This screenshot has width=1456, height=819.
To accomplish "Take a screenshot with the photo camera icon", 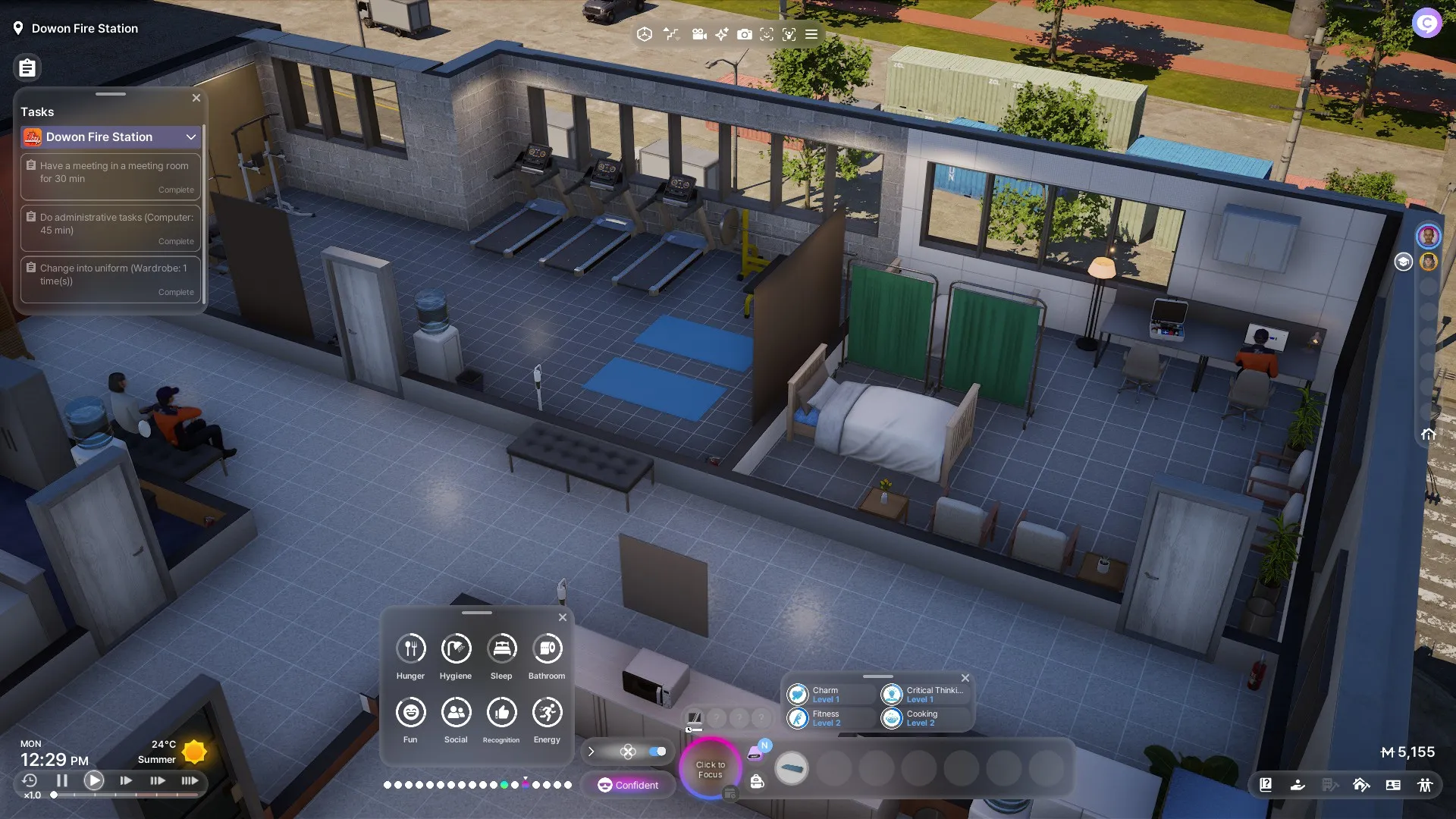I will (x=745, y=34).
